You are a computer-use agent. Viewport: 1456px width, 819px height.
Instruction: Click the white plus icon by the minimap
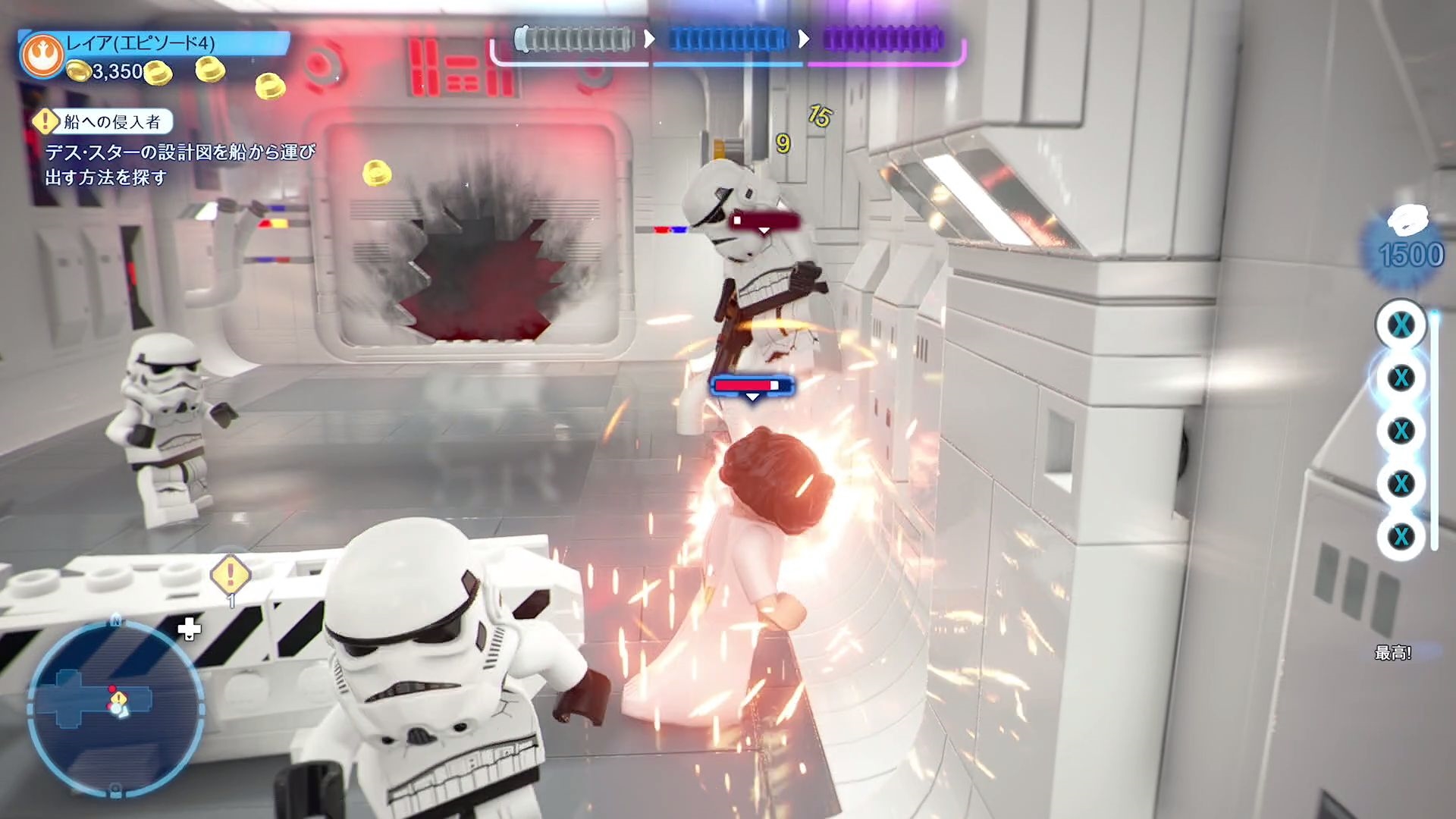pyautogui.click(x=189, y=629)
